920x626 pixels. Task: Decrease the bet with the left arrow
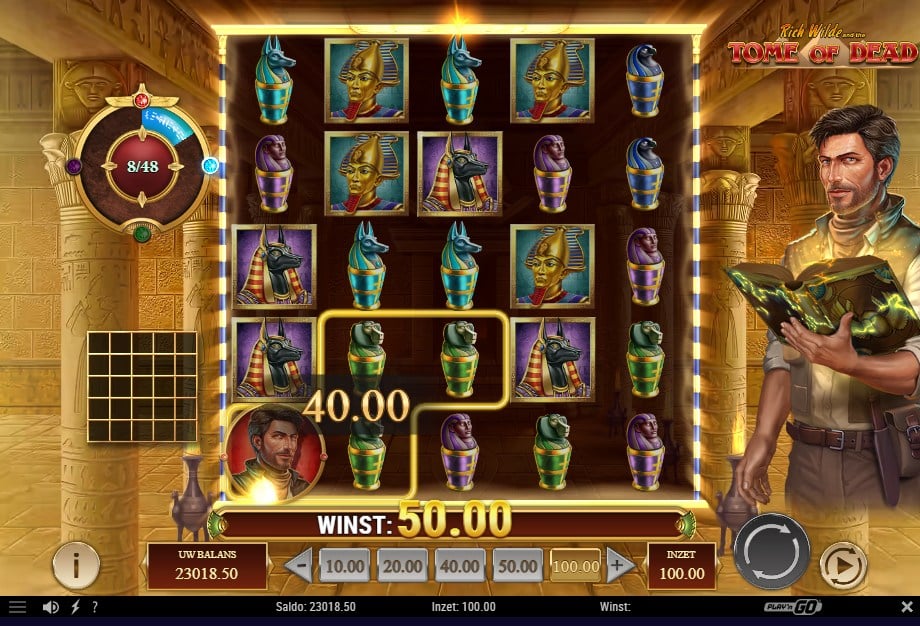[x=298, y=566]
